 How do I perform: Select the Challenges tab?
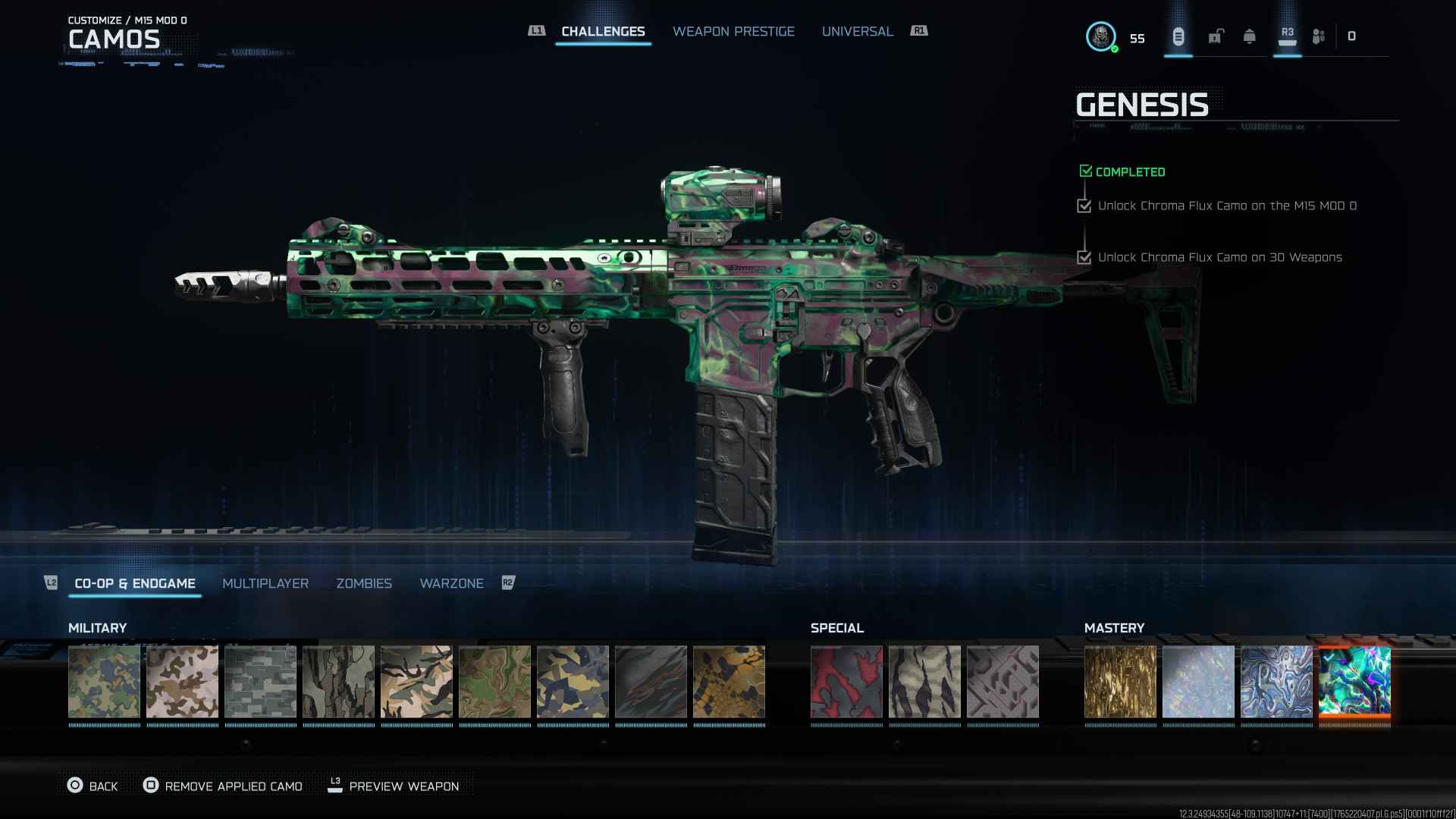603,31
